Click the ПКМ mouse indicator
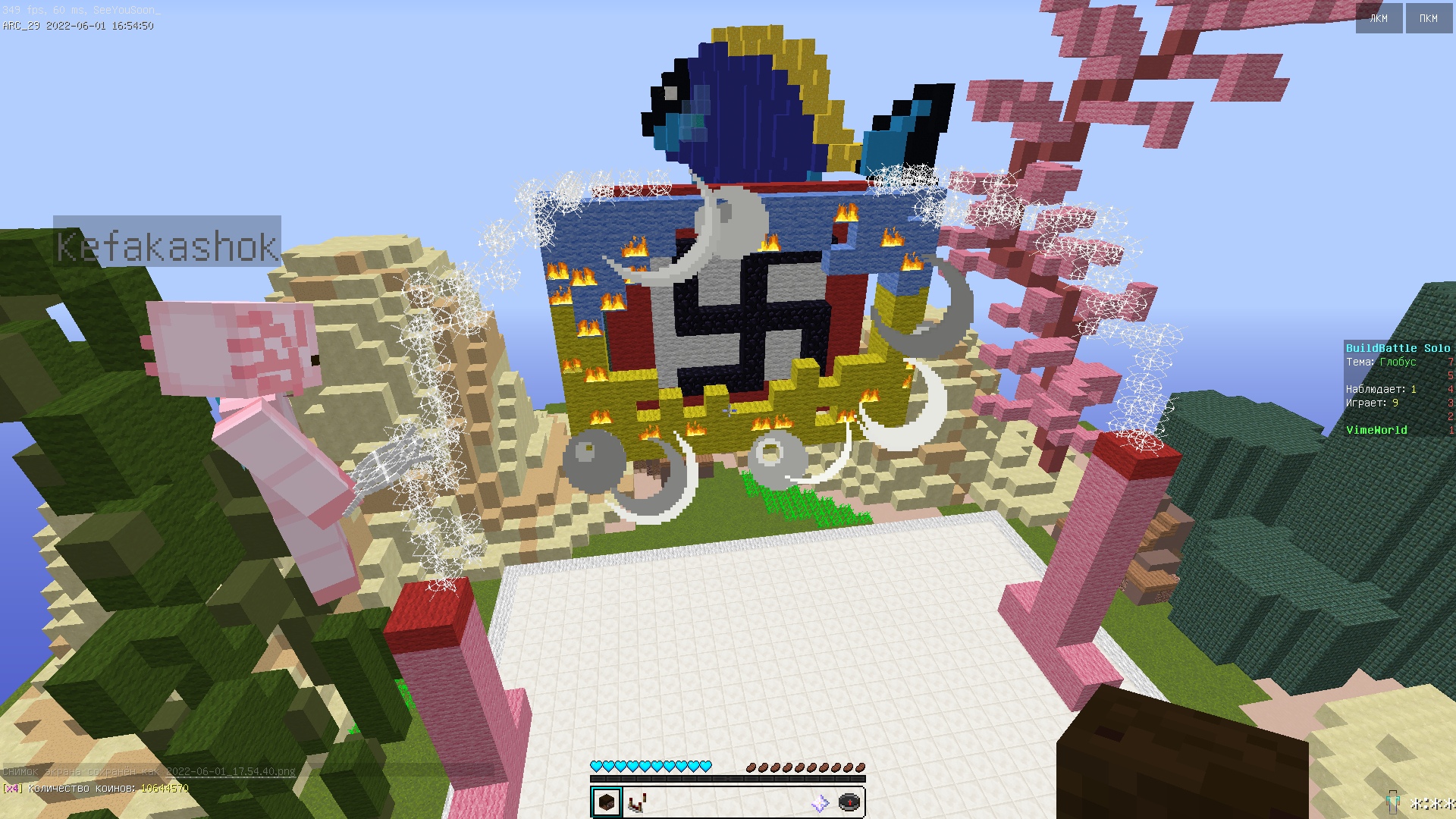Screen dimensions: 1456x819 (1429, 18)
